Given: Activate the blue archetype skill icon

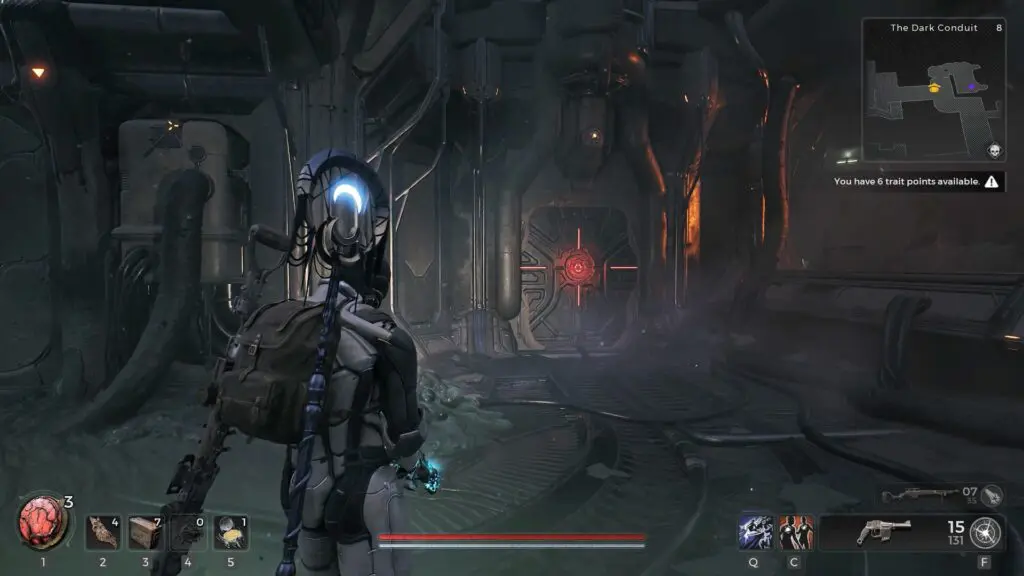Looking at the screenshot, I should (754, 532).
